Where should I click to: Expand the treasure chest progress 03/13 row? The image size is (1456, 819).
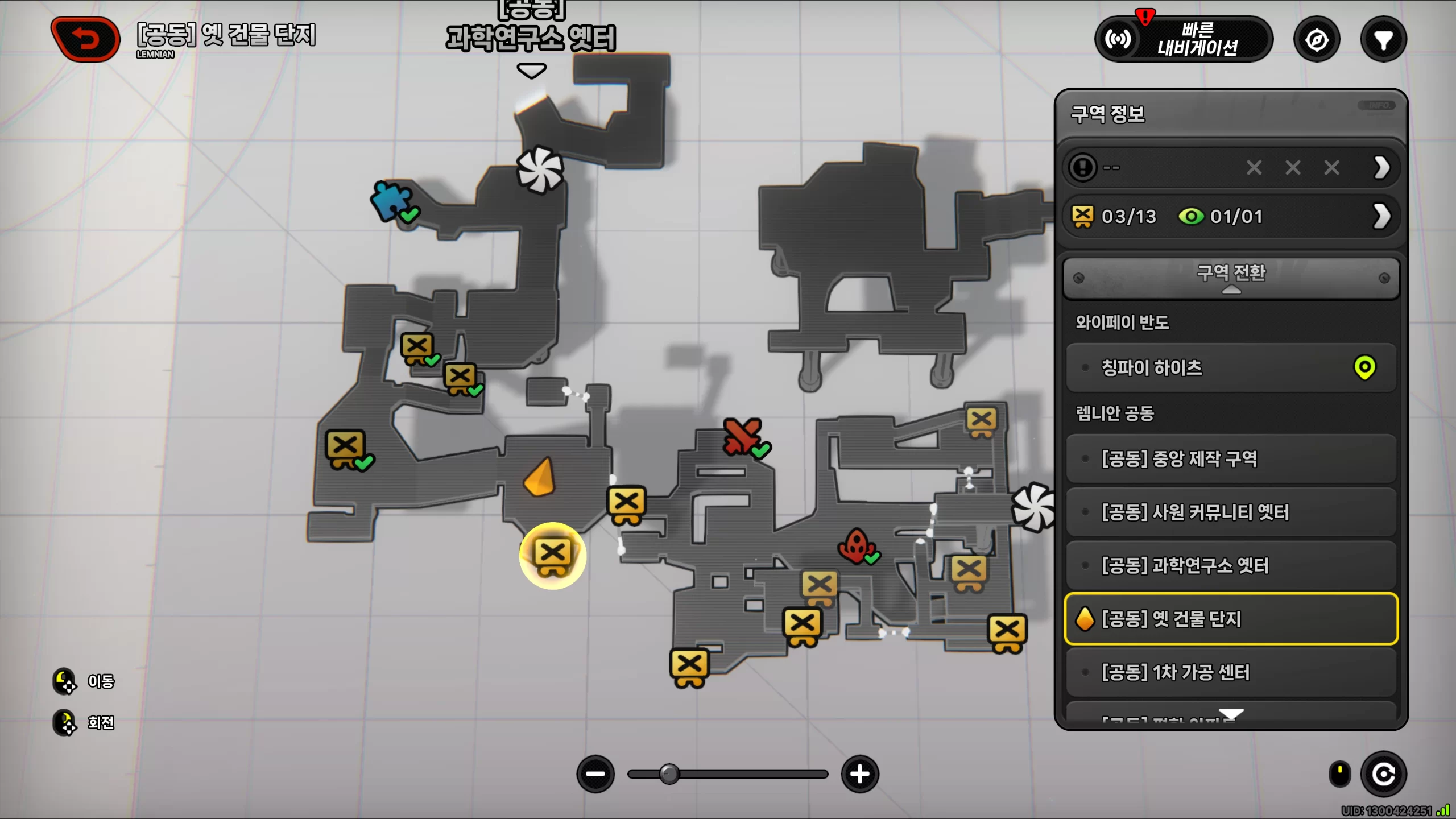(x=1381, y=216)
